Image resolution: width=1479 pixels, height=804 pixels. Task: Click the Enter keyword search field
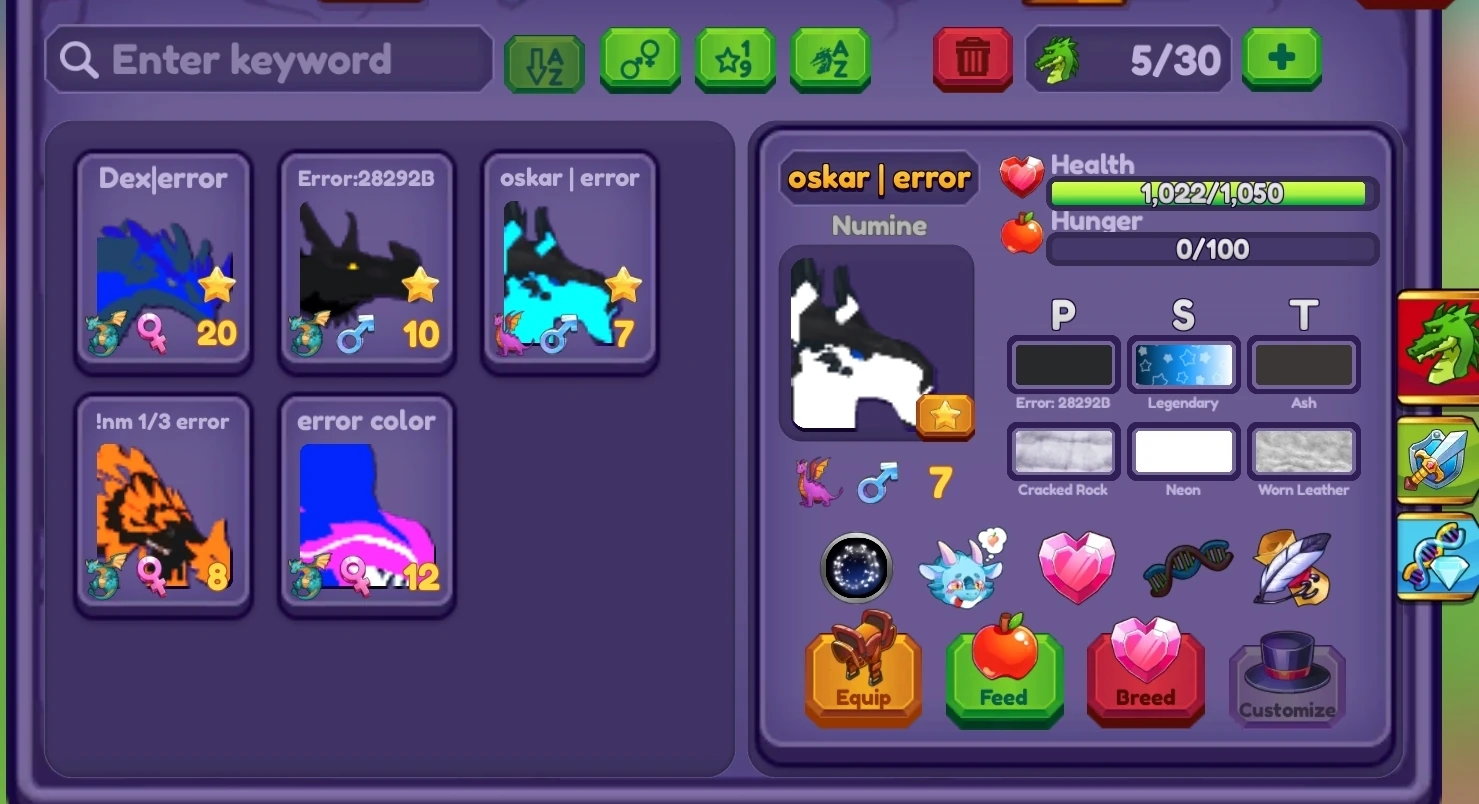pos(267,59)
